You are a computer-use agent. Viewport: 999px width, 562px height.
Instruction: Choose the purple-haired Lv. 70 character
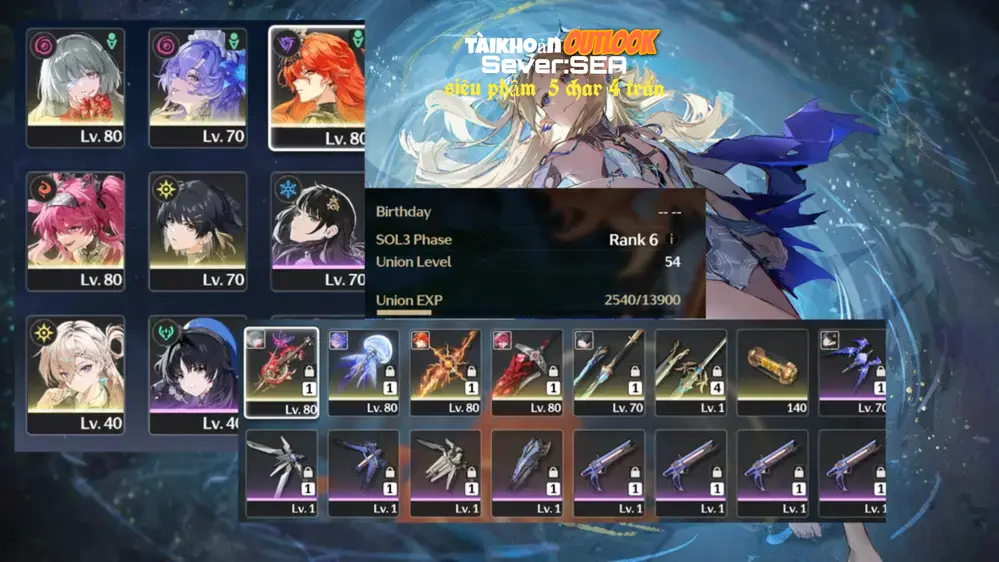[x=198, y=87]
